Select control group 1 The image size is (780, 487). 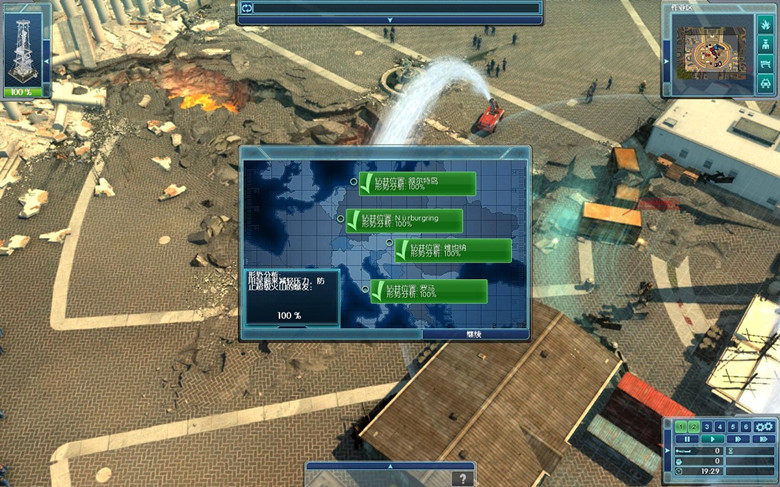pyautogui.click(x=682, y=426)
